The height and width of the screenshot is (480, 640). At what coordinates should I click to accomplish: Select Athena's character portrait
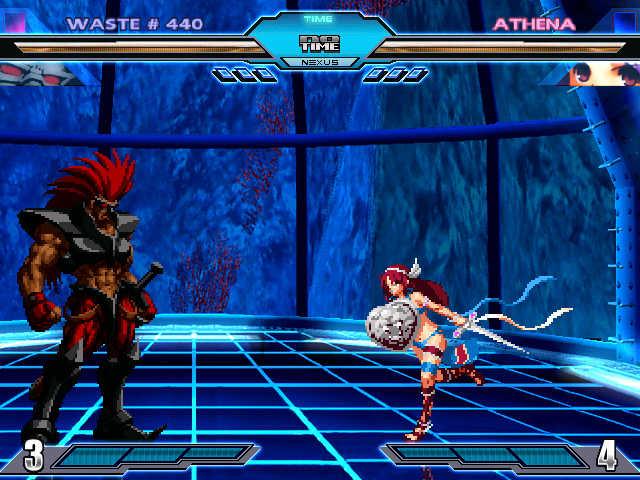(598, 73)
